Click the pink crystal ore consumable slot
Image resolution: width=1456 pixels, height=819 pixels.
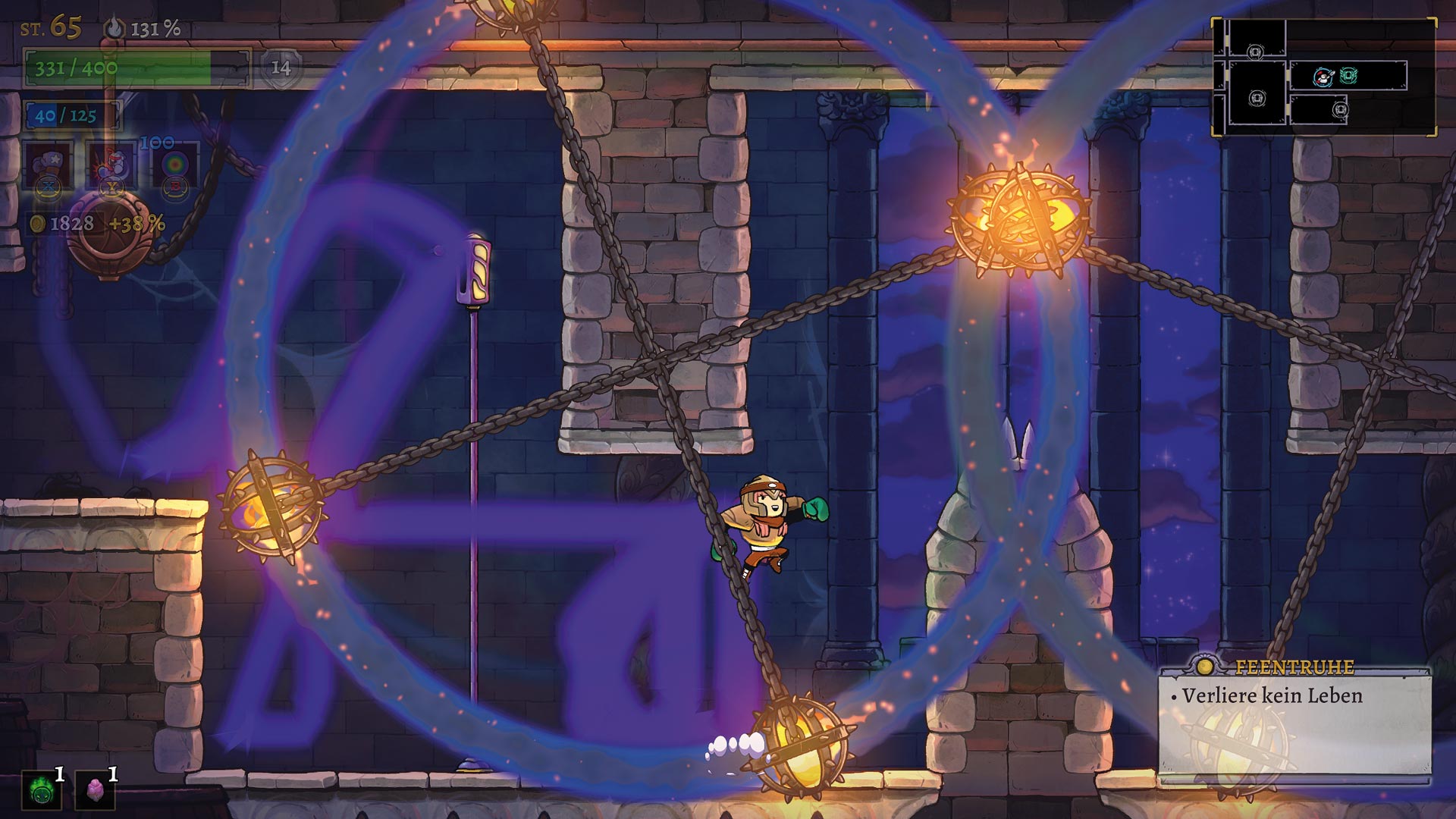click(x=97, y=789)
